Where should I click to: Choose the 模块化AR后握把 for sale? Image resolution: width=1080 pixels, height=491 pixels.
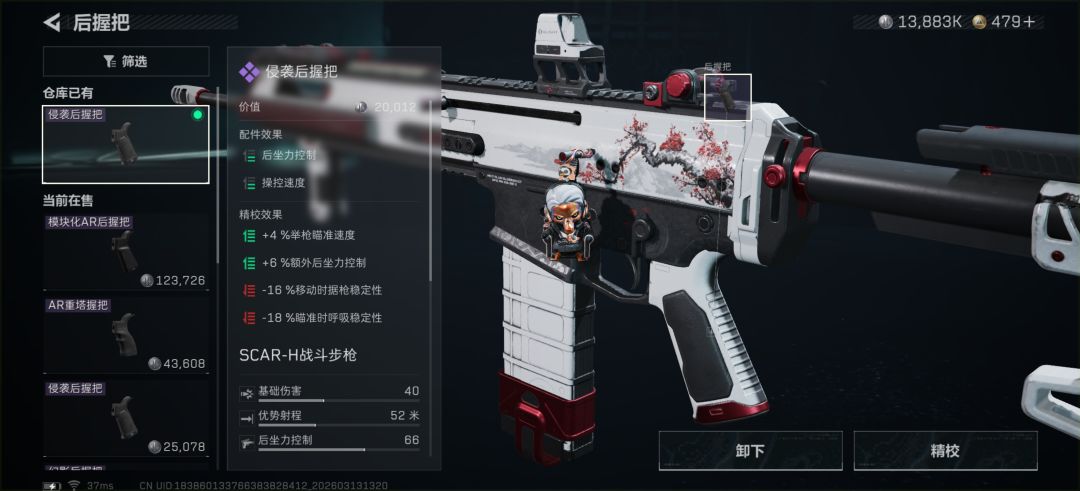tap(126, 251)
